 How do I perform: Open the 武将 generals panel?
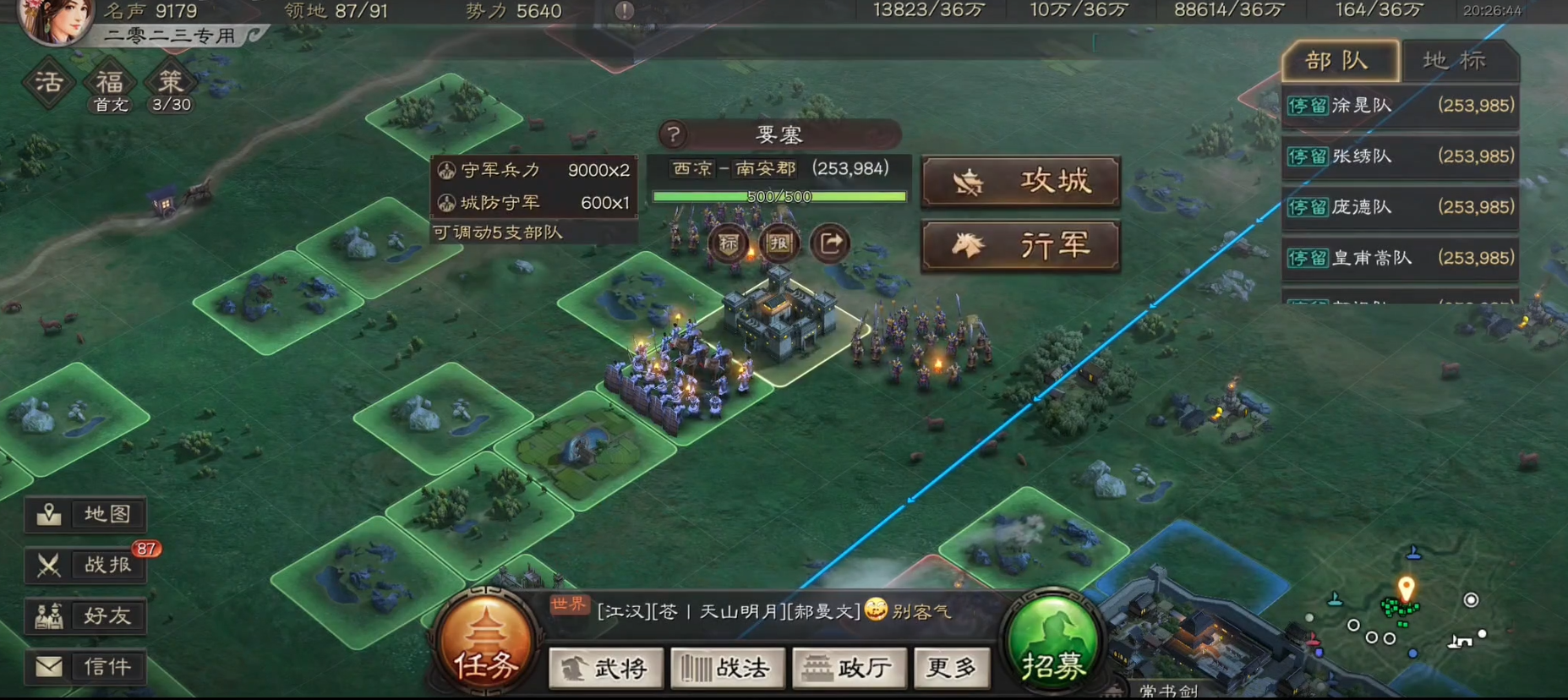pyautogui.click(x=605, y=668)
